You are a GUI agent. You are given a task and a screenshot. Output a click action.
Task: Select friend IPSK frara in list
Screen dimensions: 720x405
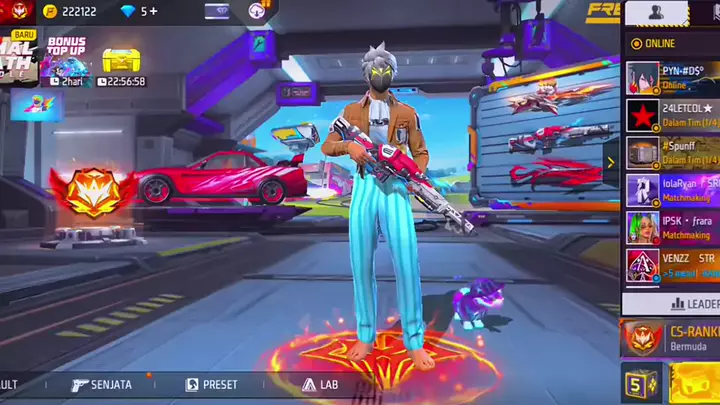[x=672, y=227]
